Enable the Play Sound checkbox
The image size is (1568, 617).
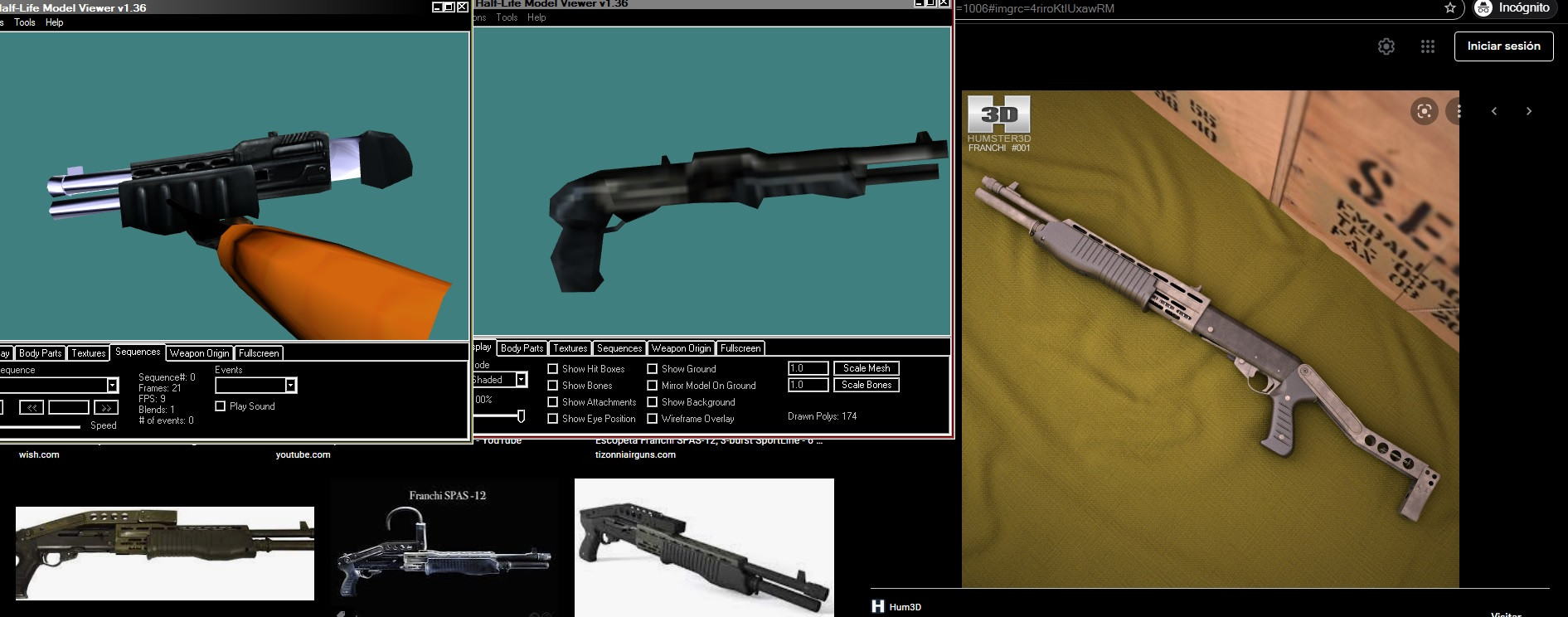coord(219,406)
